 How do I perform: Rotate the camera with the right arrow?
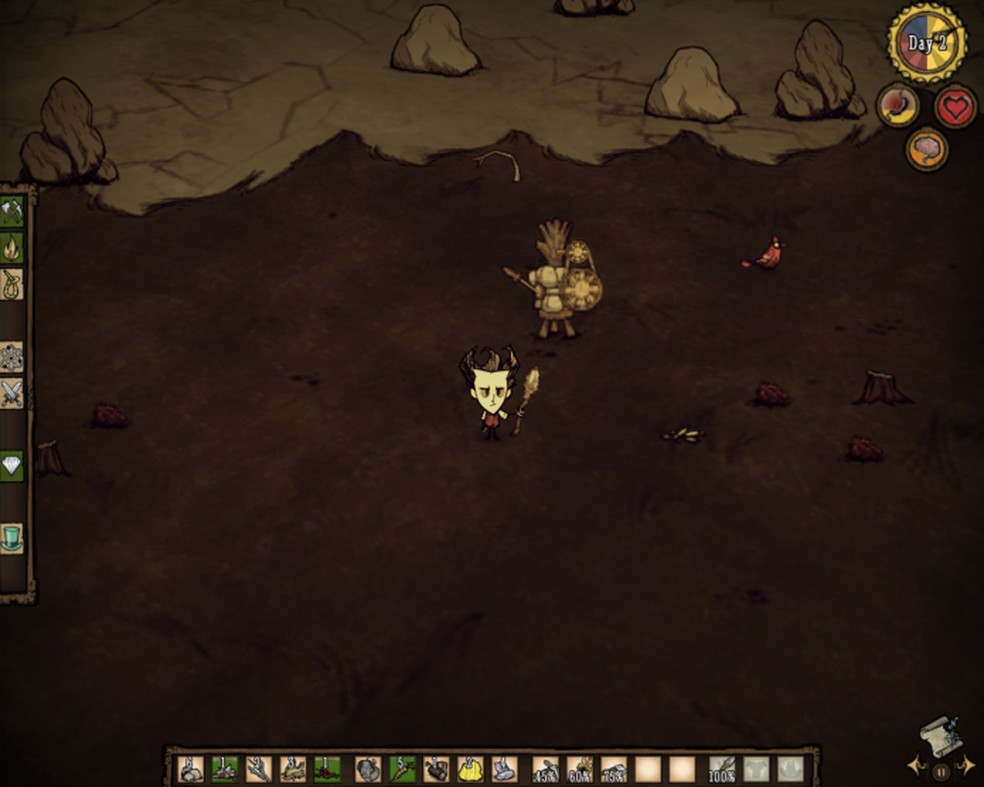pos(967,767)
